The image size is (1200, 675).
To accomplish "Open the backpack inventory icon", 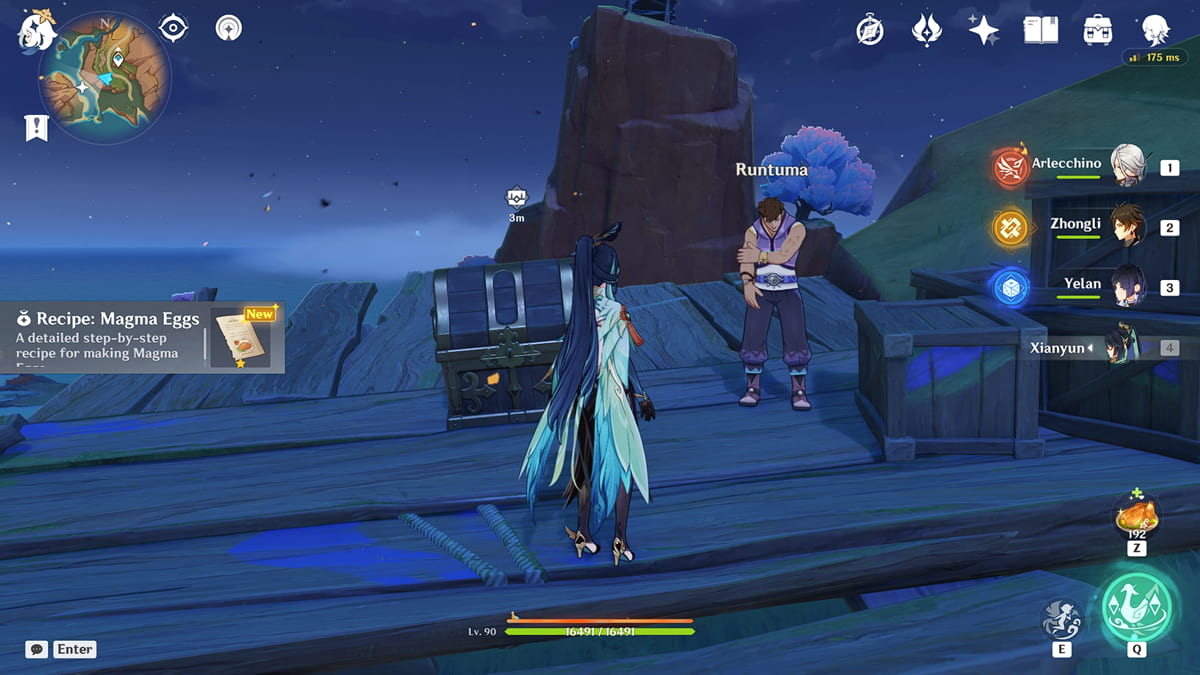I will point(1098,30).
